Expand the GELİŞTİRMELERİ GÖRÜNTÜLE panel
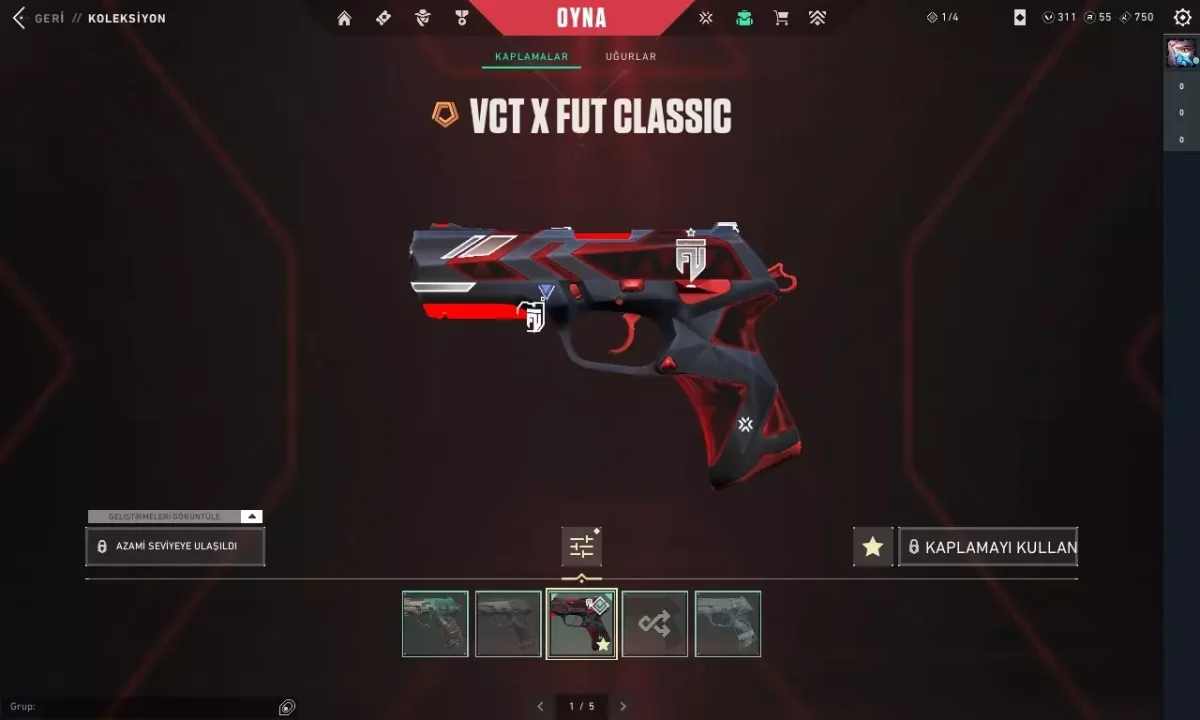The image size is (1200, 720). pyautogui.click(x=175, y=517)
